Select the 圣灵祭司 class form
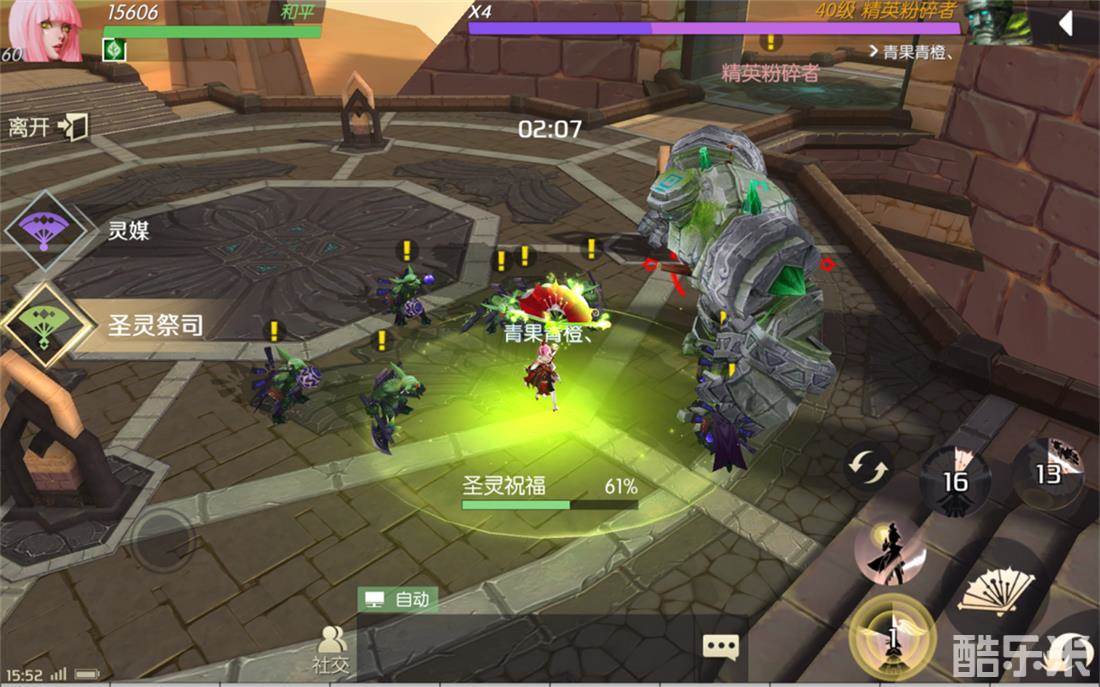Image resolution: width=1100 pixels, height=687 pixels. pyautogui.click(x=40, y=324)
